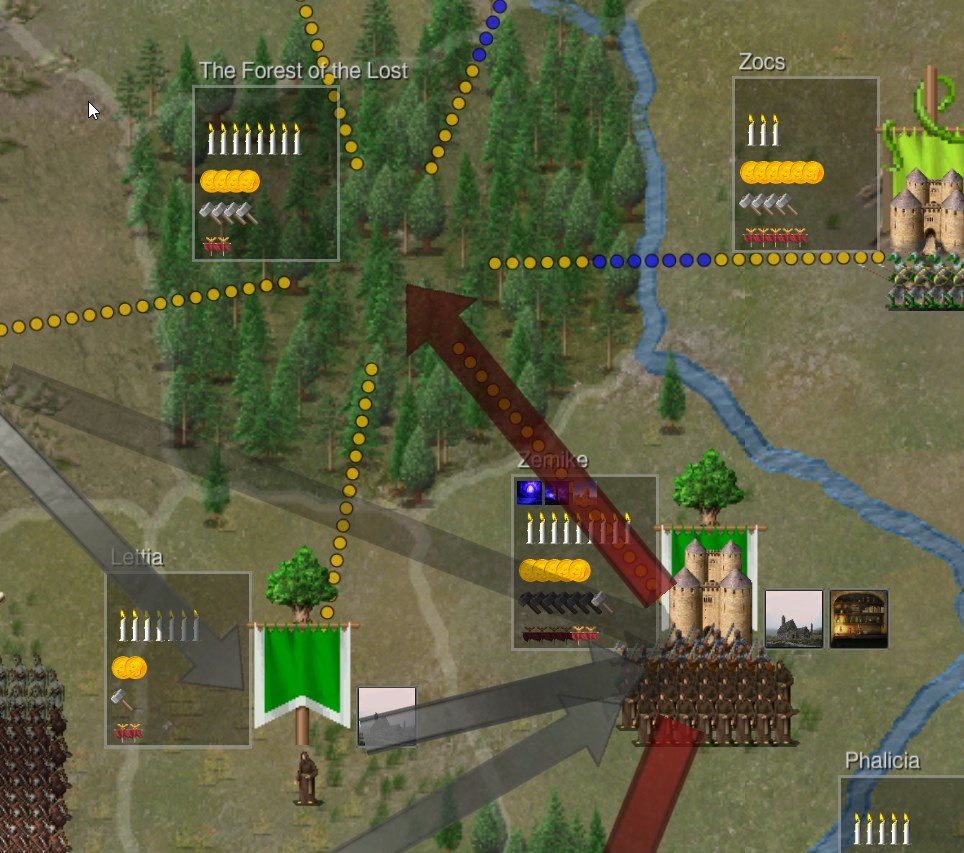The height and width of the screenshot is (853, 964).
Task: View the ruined temple site thumbnail
Action: [x=794, y=619]
